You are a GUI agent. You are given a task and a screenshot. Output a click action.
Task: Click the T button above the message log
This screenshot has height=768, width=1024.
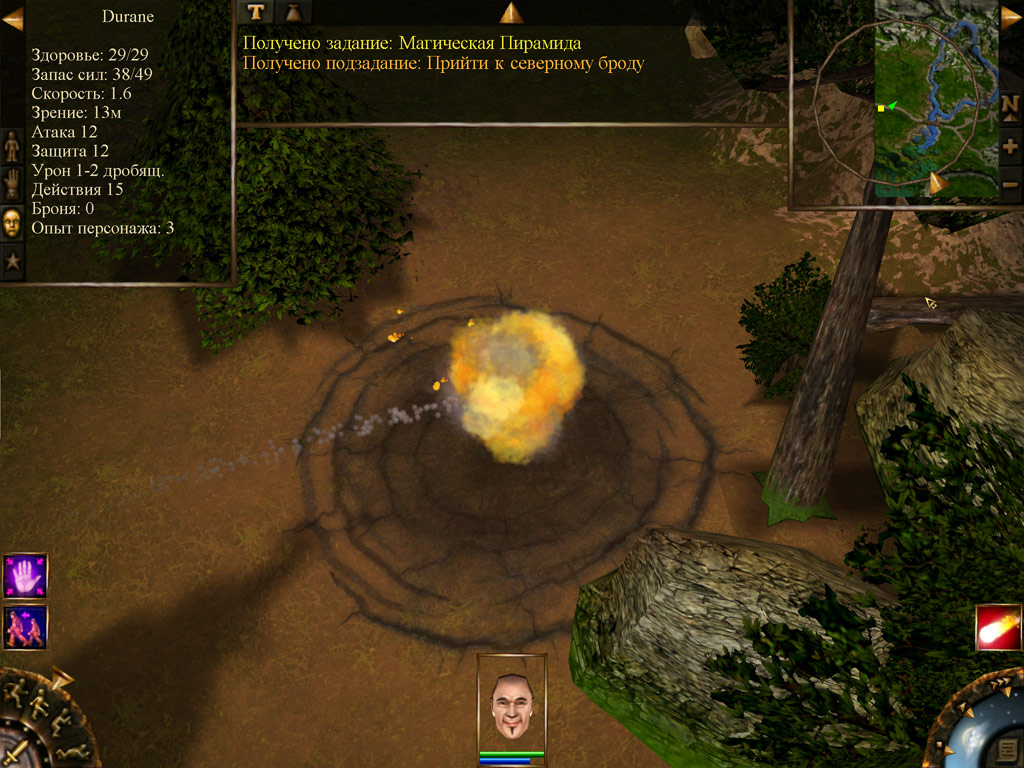pyautogui.click(x=258, y=12)
